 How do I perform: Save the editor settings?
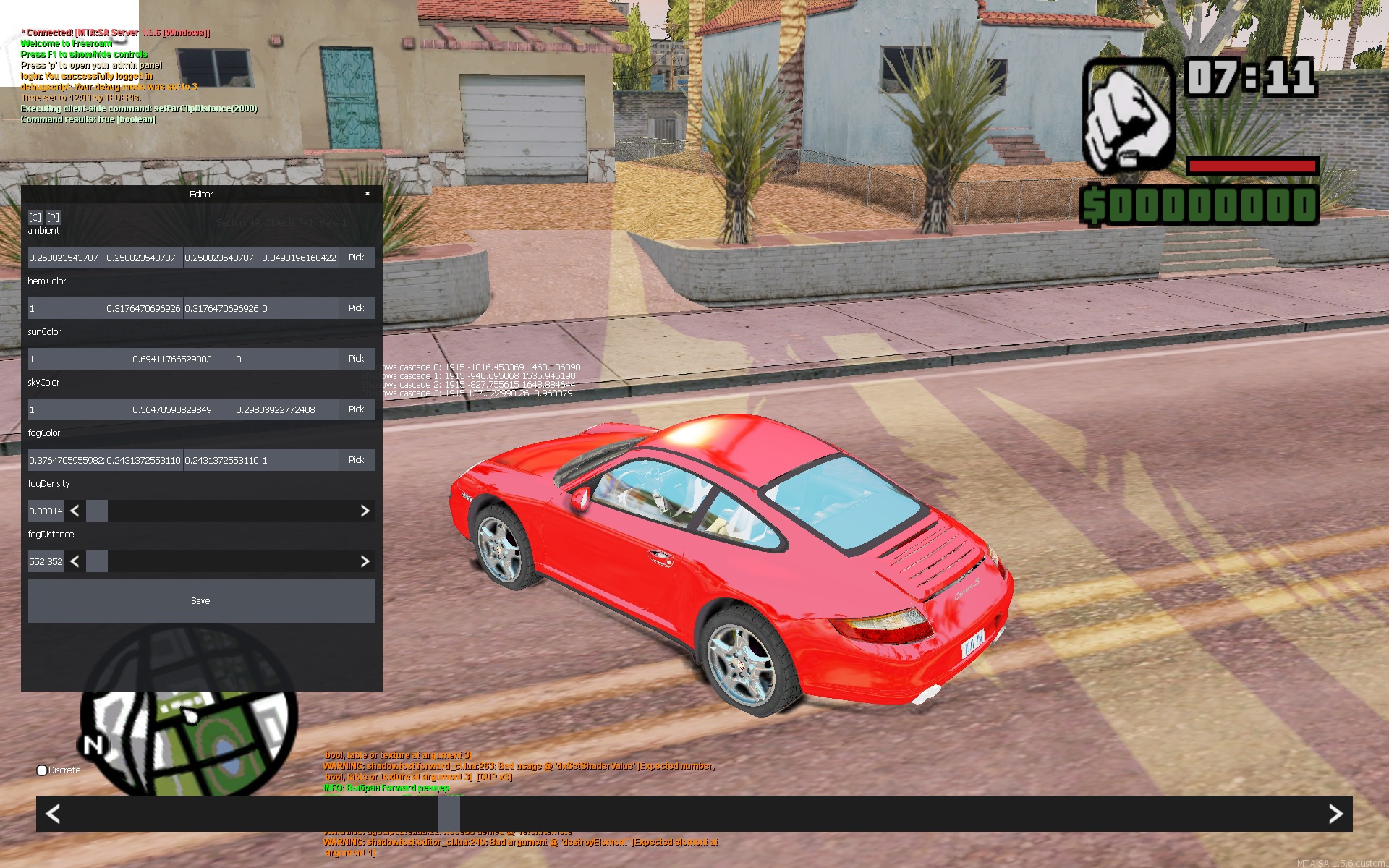[201, 601]
